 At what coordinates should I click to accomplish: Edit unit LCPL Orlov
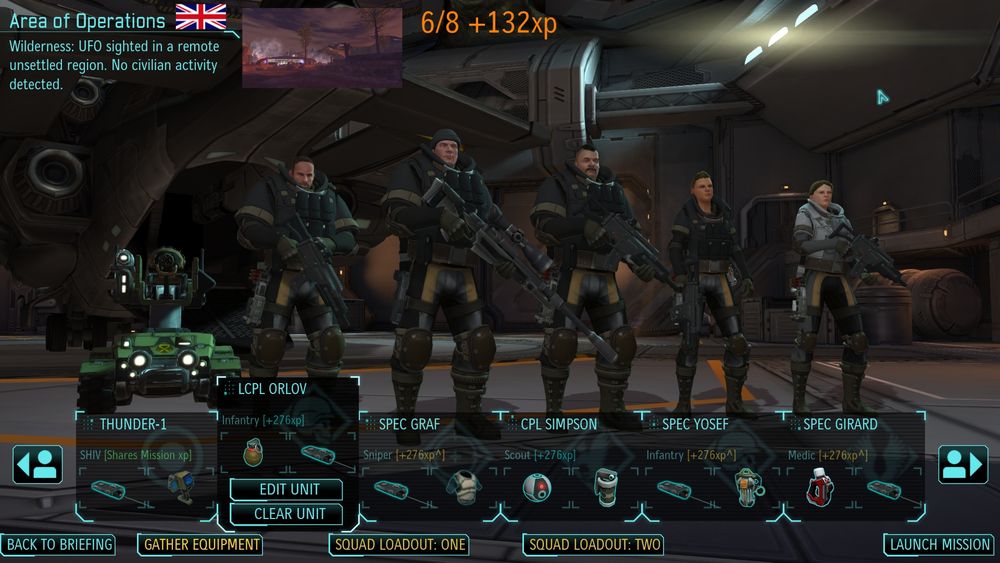286,490
